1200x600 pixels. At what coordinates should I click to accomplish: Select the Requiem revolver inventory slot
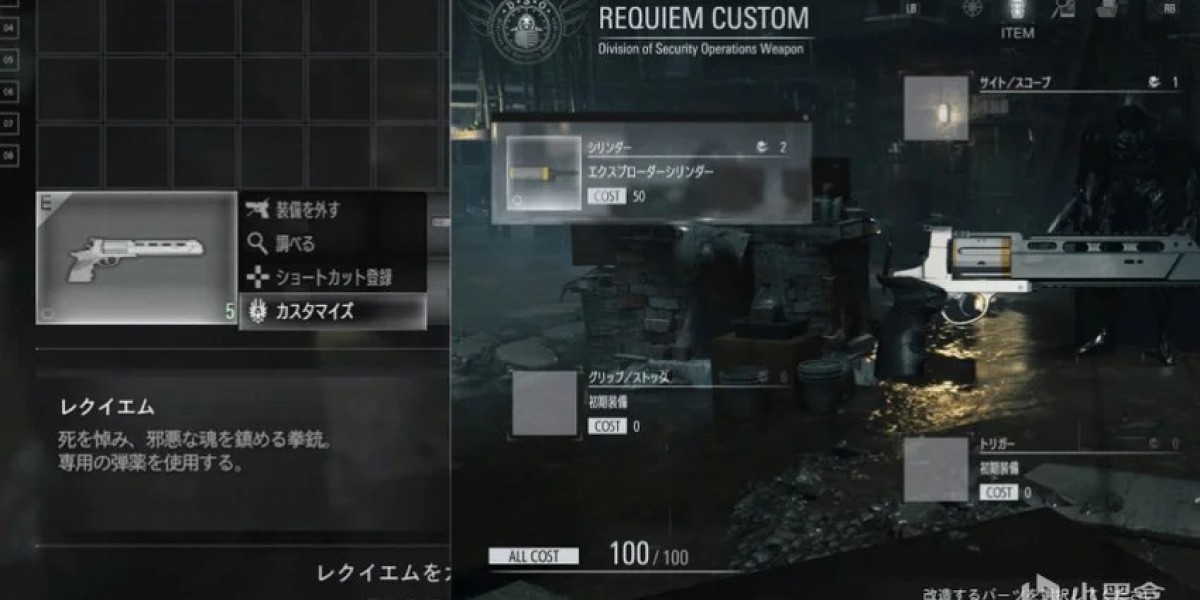pyautogui.click(x=137, y=258)
